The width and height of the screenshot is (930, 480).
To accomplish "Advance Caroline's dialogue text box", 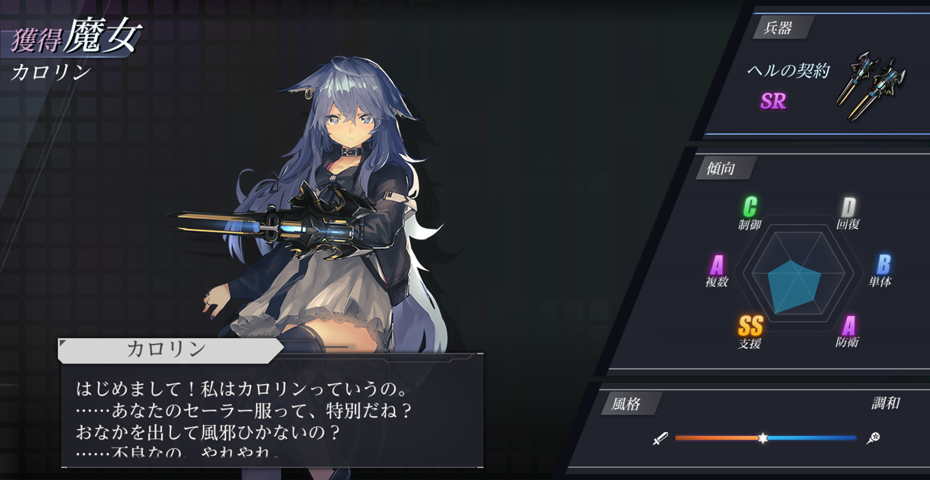I will coord(272,412).
